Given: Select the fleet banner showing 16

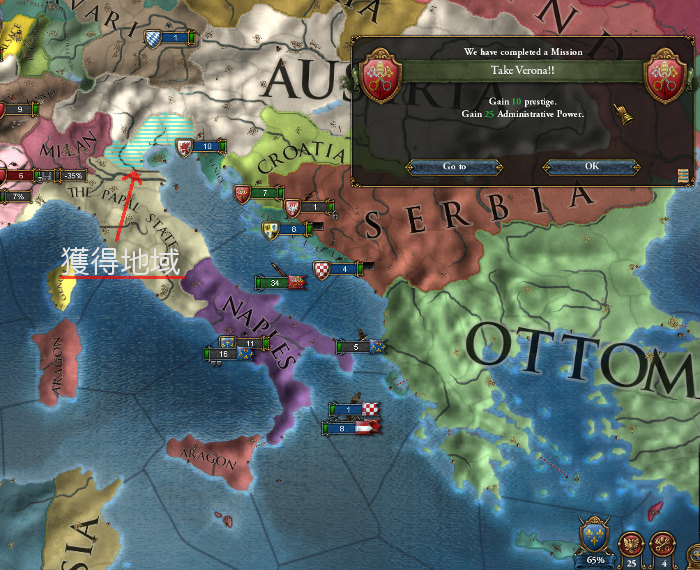Looking at the screenshot, I should click(x=222, y=354).
